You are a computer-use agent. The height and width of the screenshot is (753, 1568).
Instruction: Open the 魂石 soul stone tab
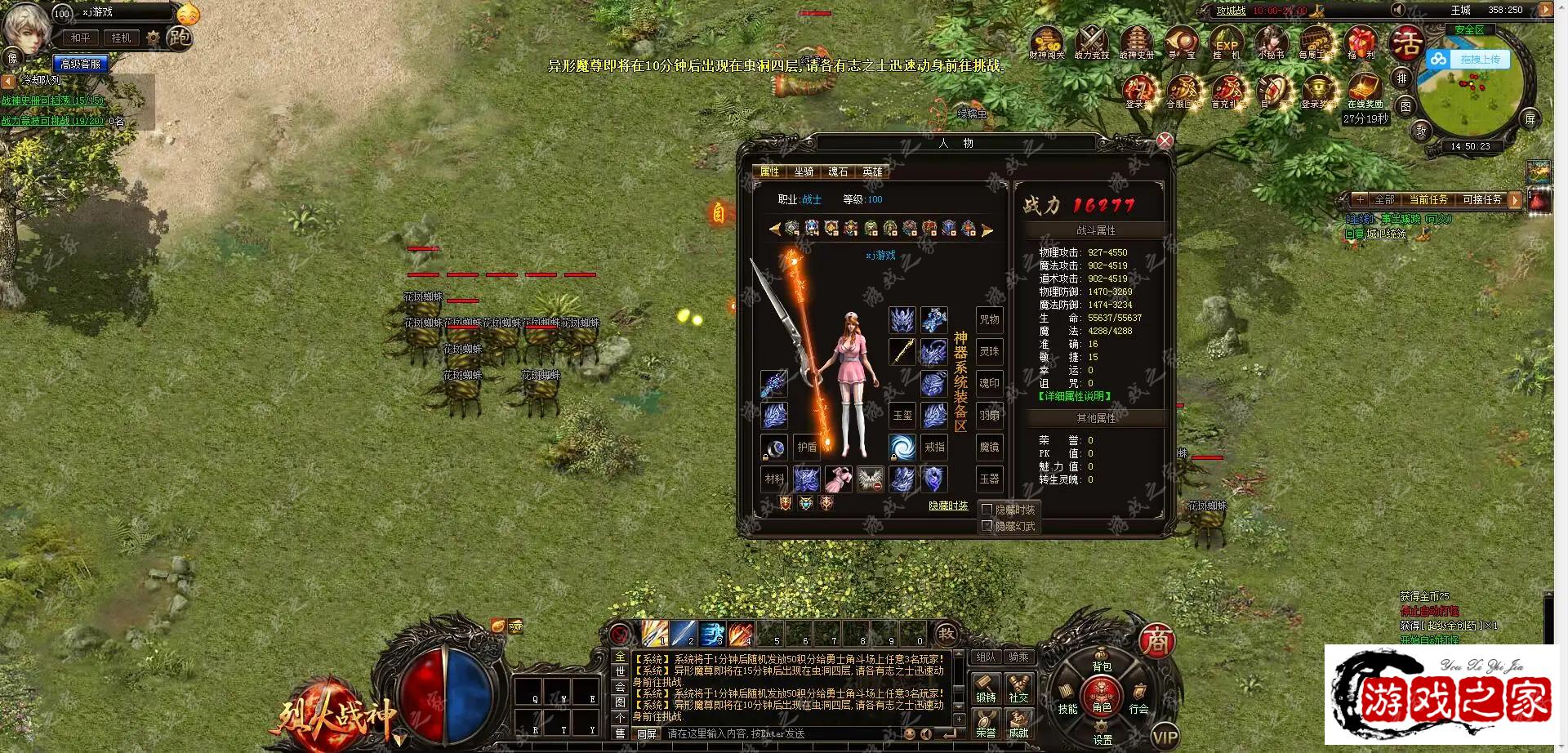point(838,172)
